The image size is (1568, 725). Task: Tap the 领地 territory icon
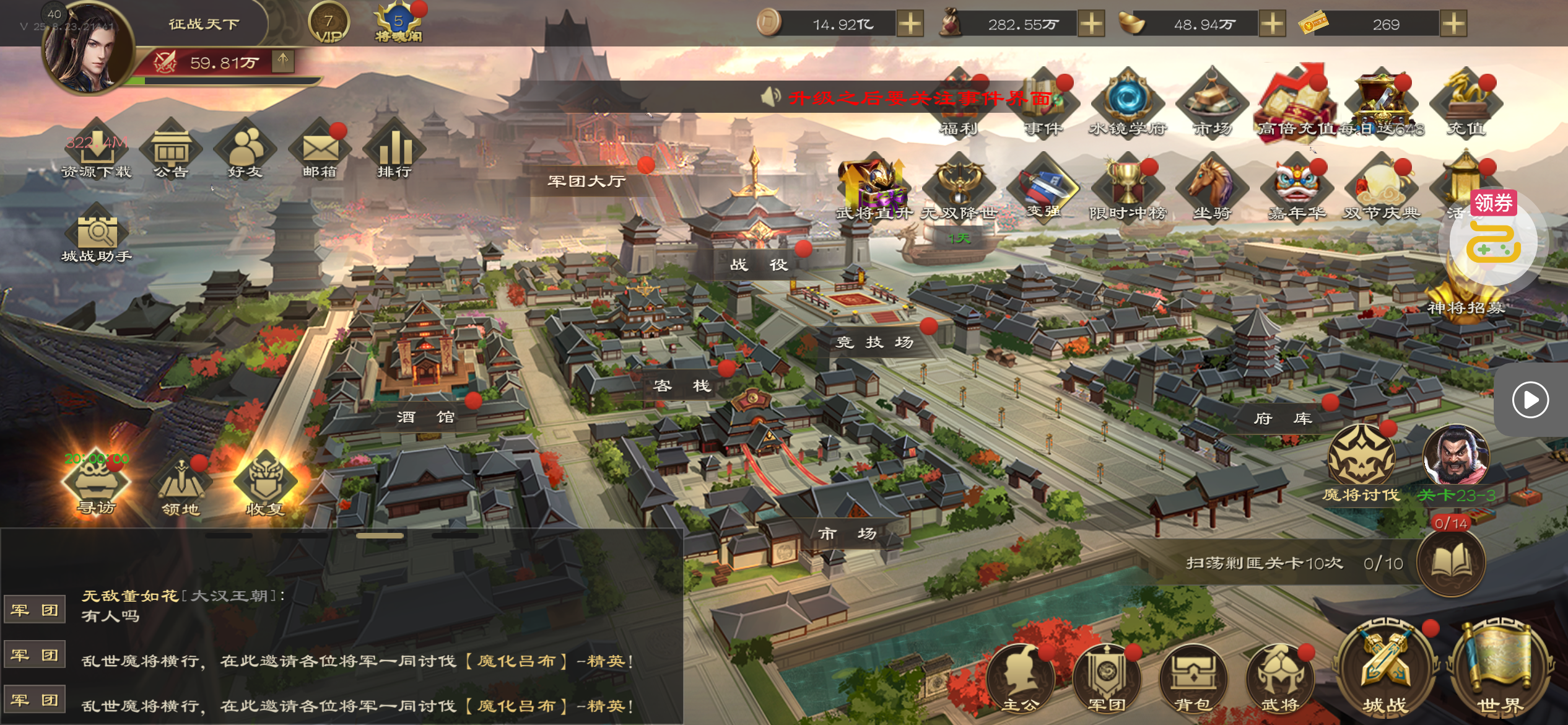[x=181, y=486]
